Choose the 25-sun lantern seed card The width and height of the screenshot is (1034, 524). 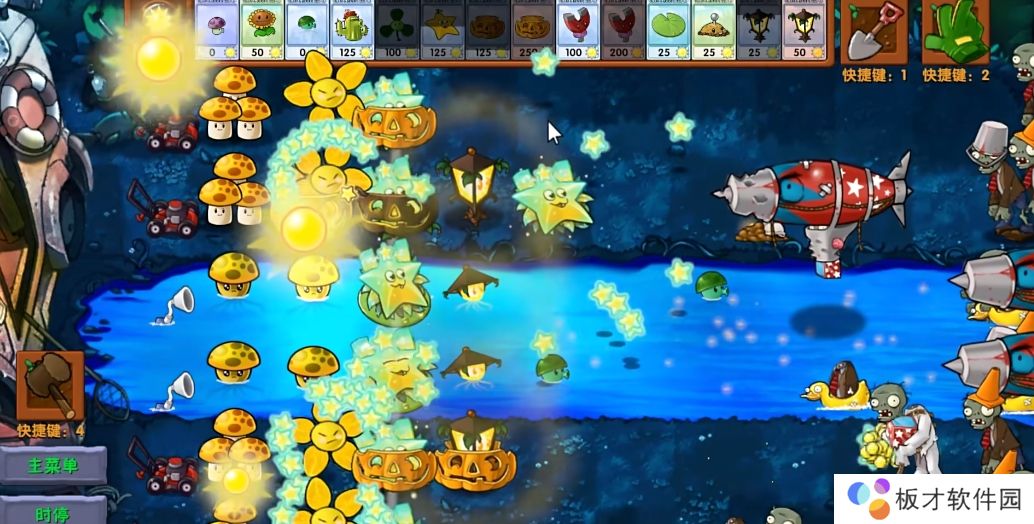(x=758, y=30)
